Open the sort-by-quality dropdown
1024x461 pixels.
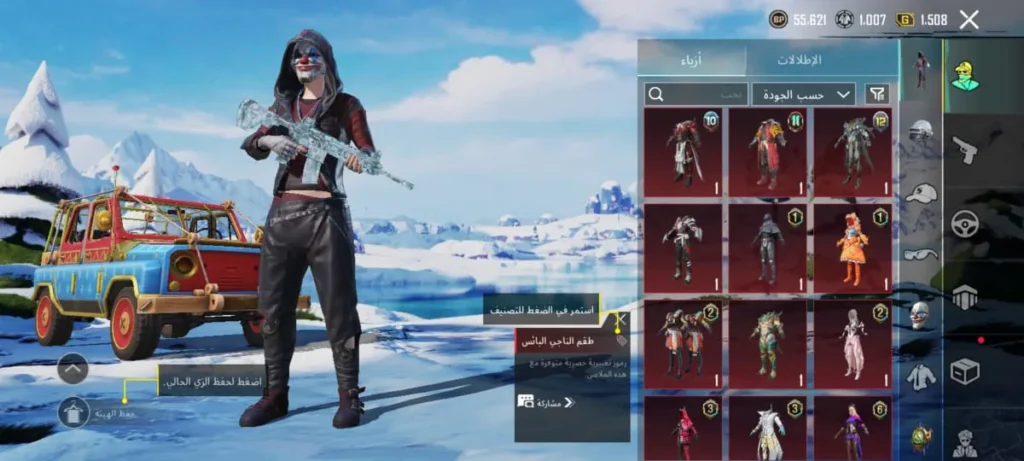pos(803,94)
